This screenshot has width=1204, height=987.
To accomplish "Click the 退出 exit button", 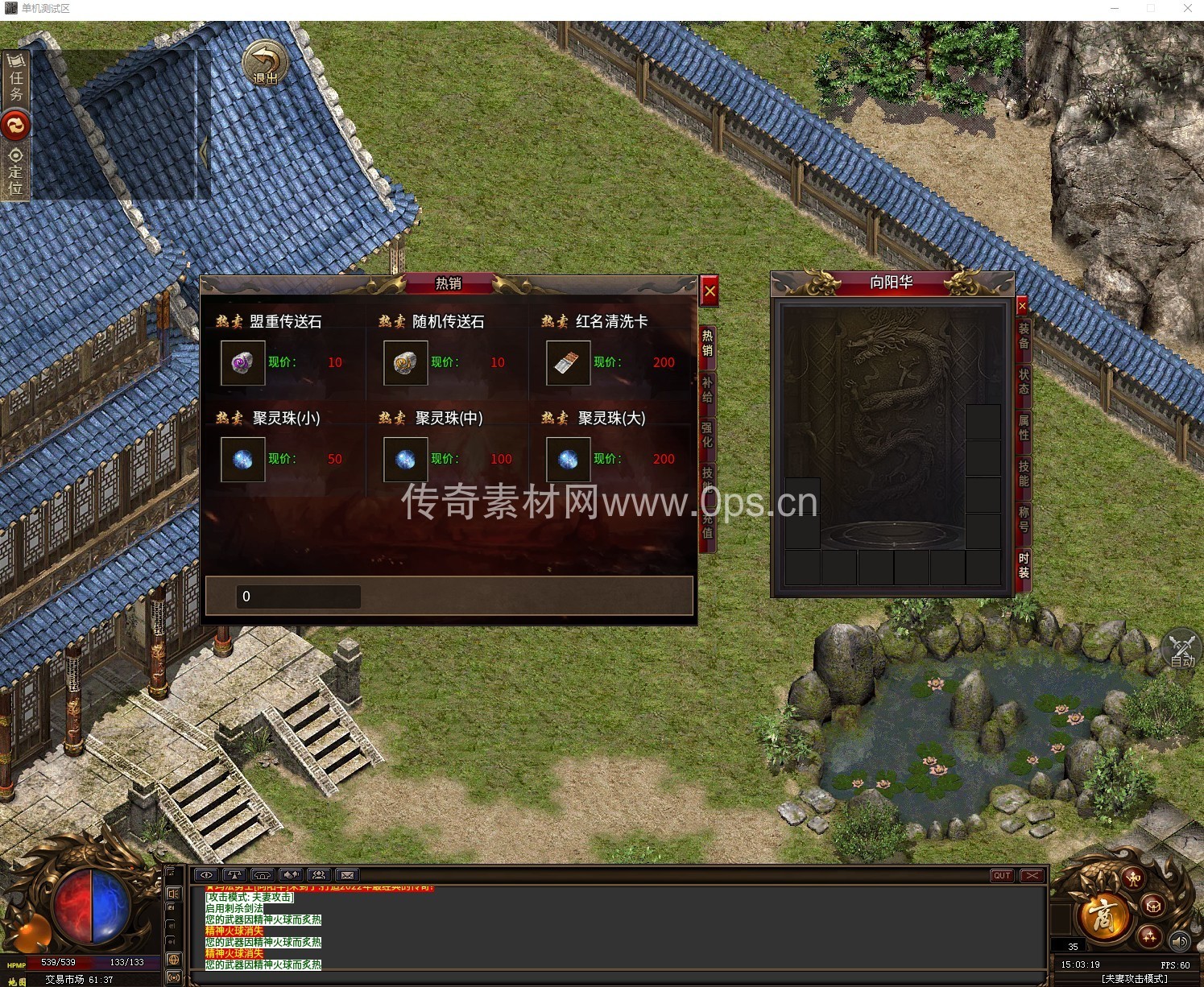I will point(265,63).
